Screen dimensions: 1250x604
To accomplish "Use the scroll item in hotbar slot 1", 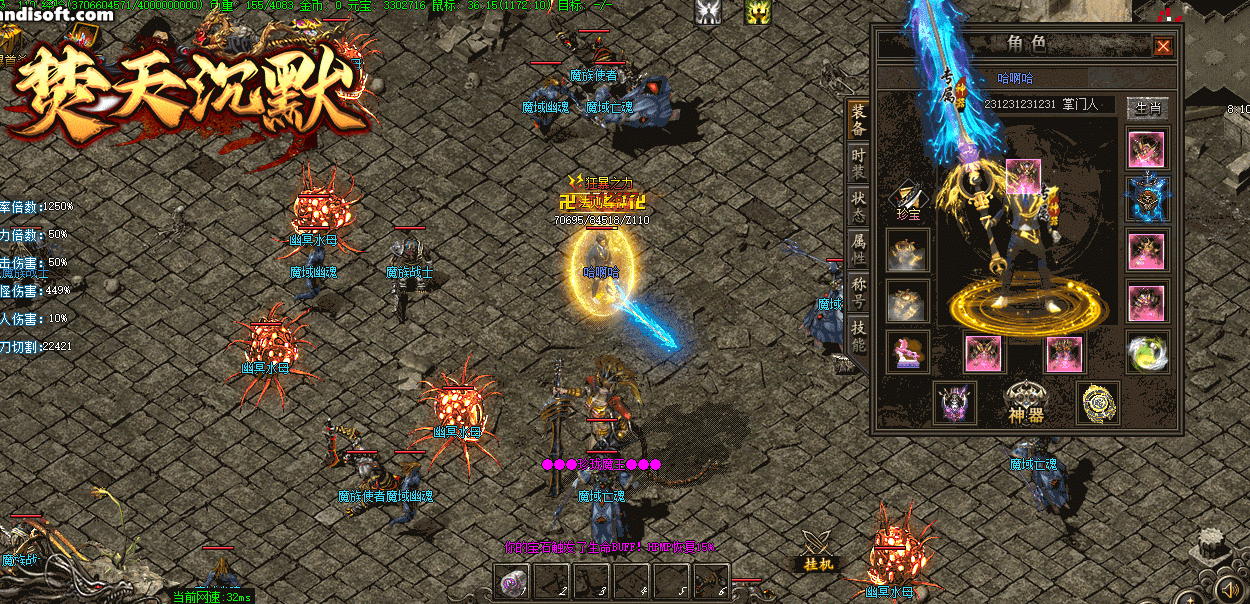I will 513,581.
